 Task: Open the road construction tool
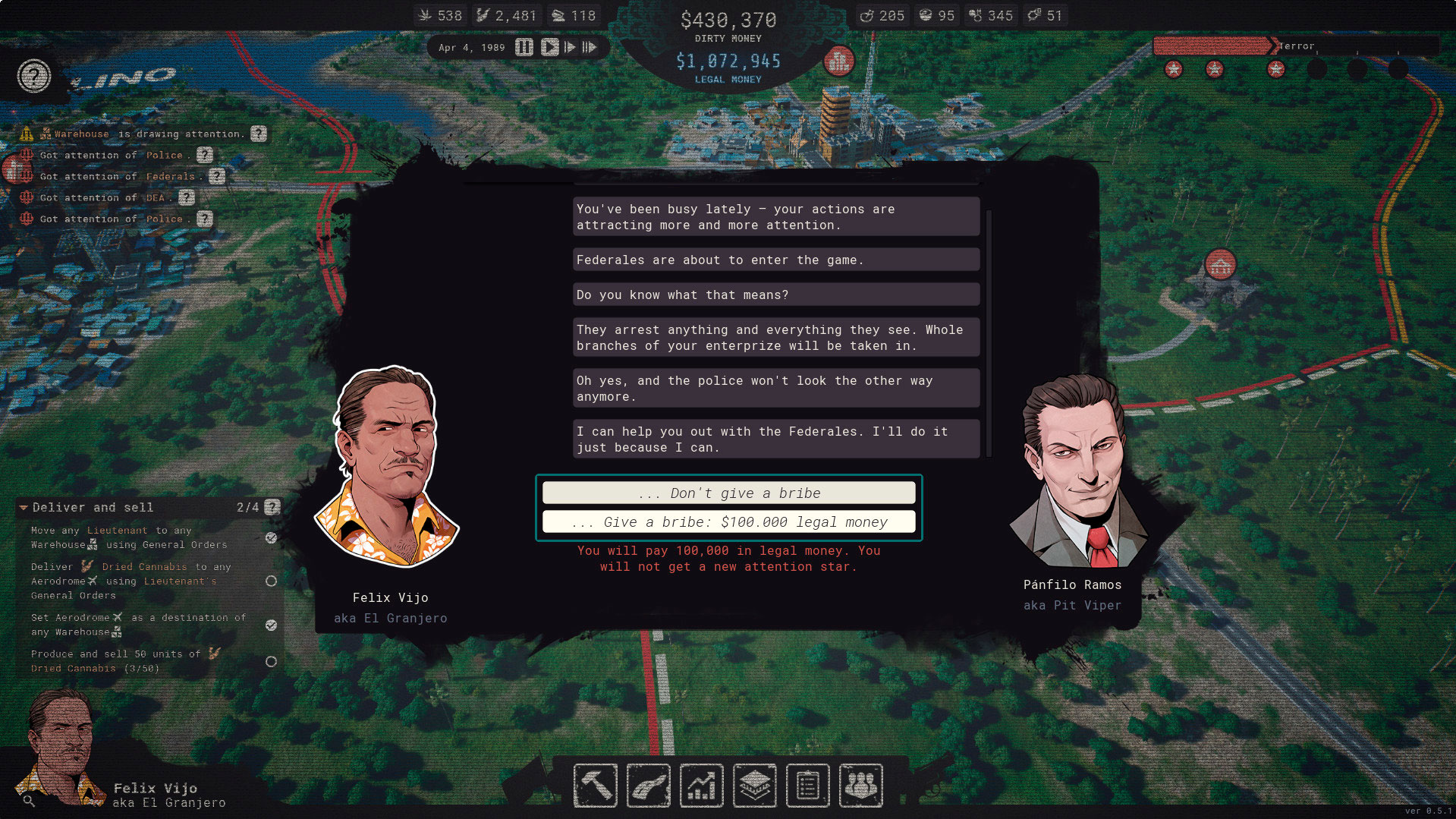[649, 786]
